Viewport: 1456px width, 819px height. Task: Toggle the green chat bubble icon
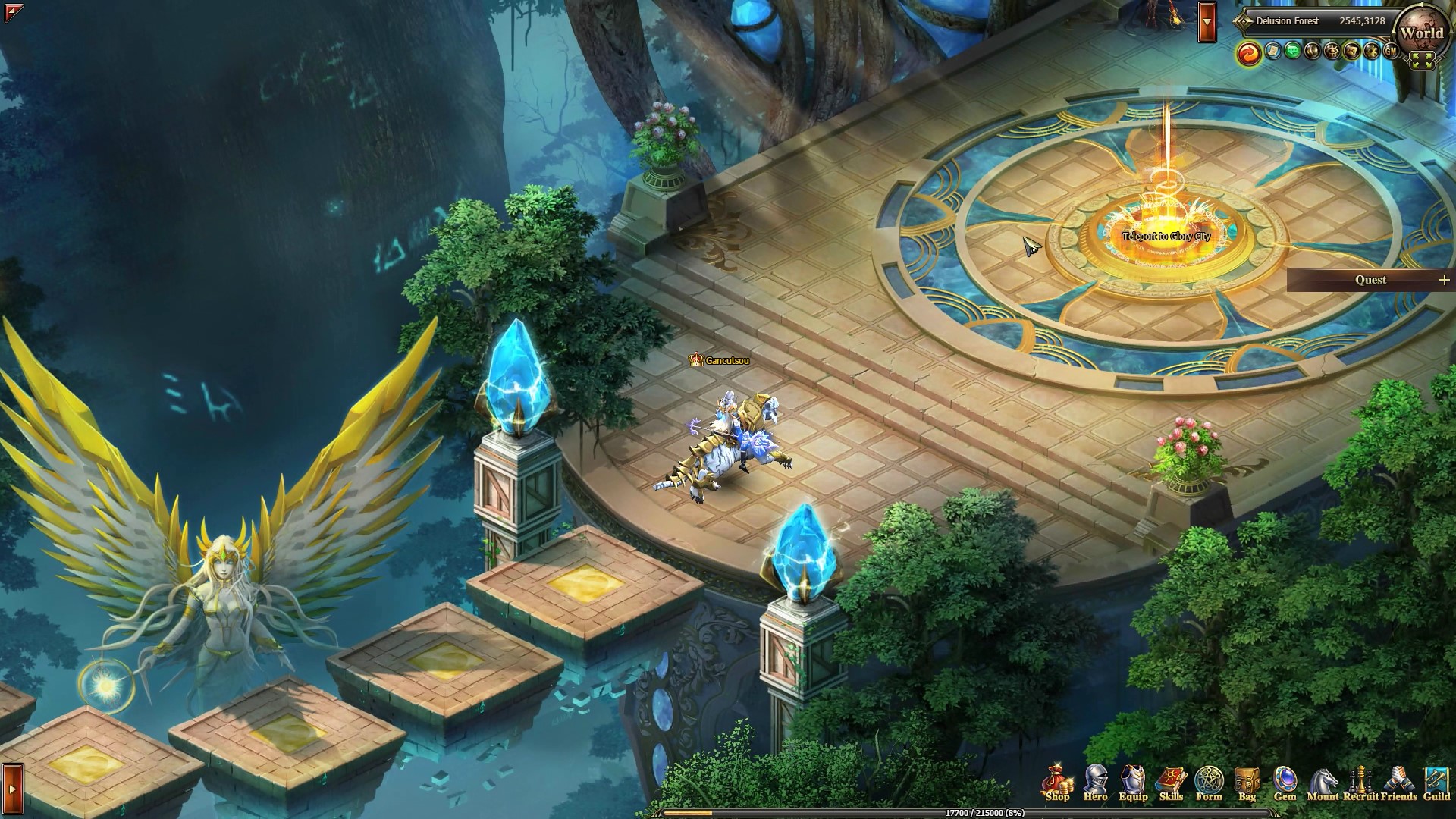coord(1293,53)
